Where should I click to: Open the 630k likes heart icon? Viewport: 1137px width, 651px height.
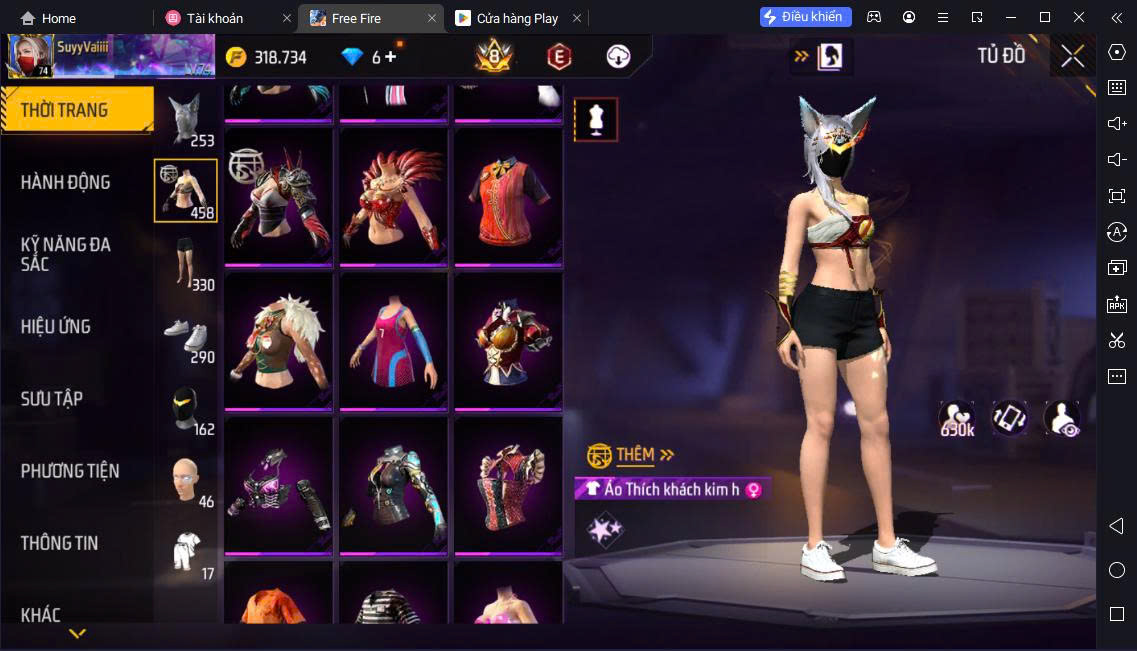[957, 418]
